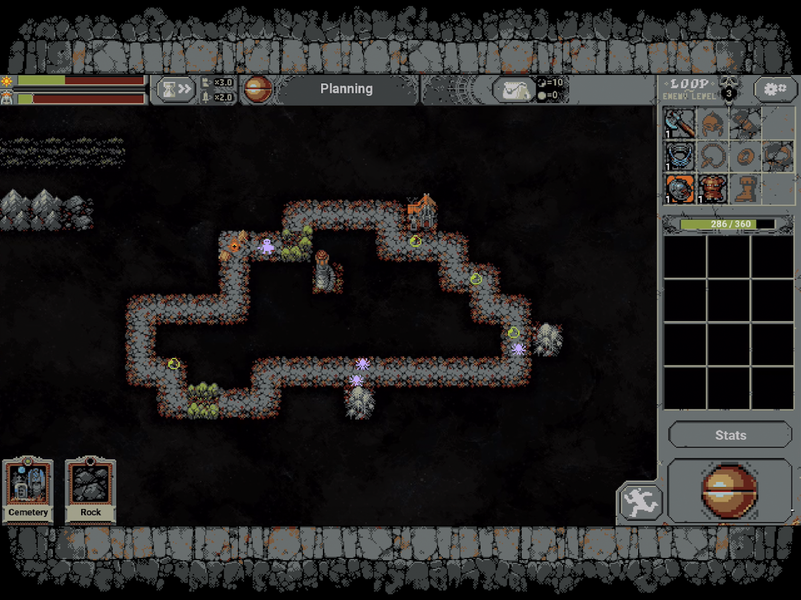Open the Stats panel
Image resolution: width=801 pixels, height=600 pixels.
pos(730,435)
